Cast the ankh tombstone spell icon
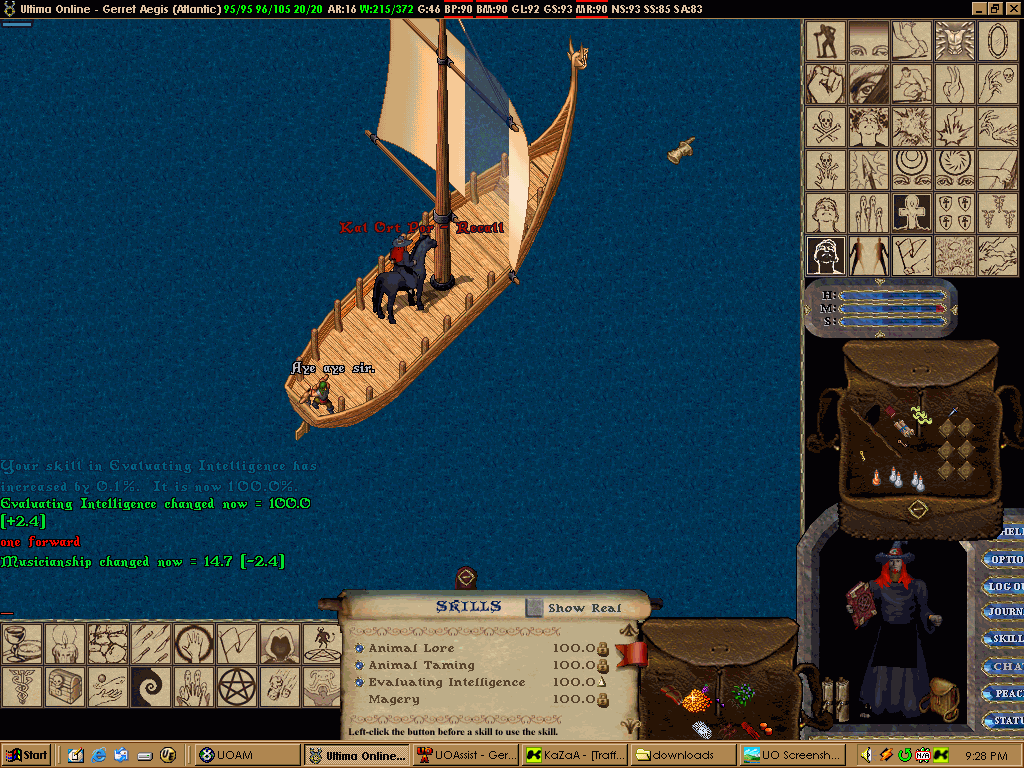 pyautogui.click(x=911, y=212)
